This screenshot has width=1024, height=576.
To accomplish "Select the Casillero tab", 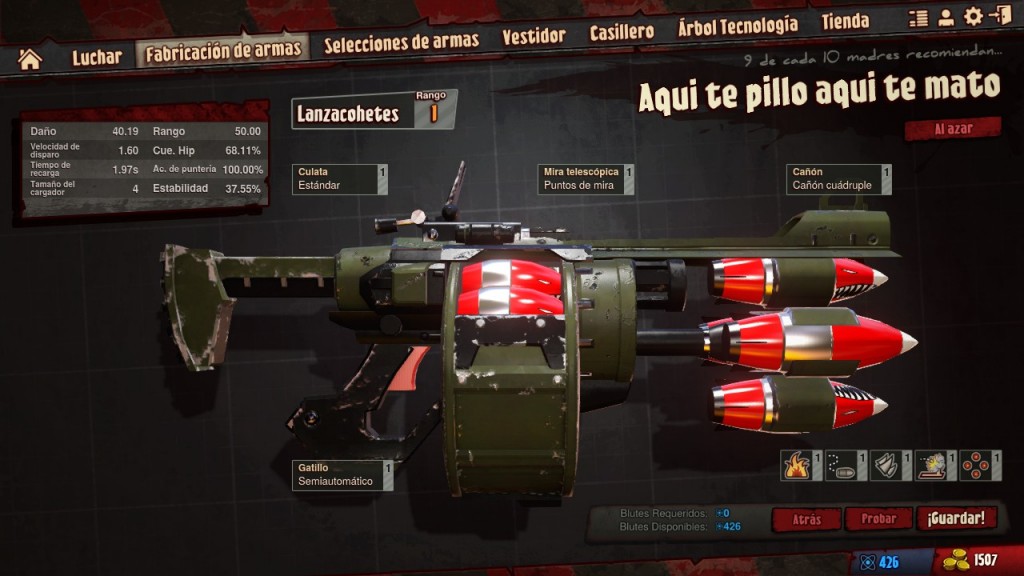I will coord(621,32).
